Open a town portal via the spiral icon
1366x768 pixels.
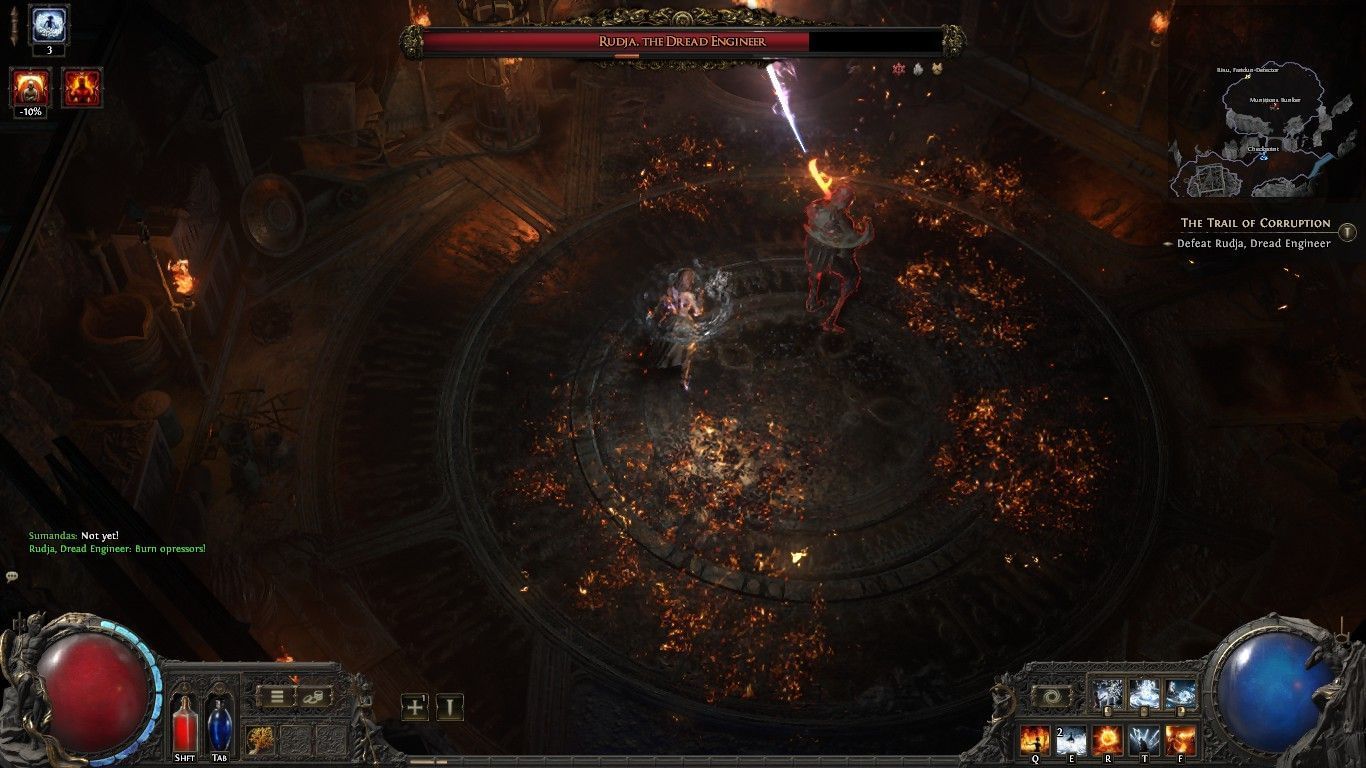coord(1051,695)
